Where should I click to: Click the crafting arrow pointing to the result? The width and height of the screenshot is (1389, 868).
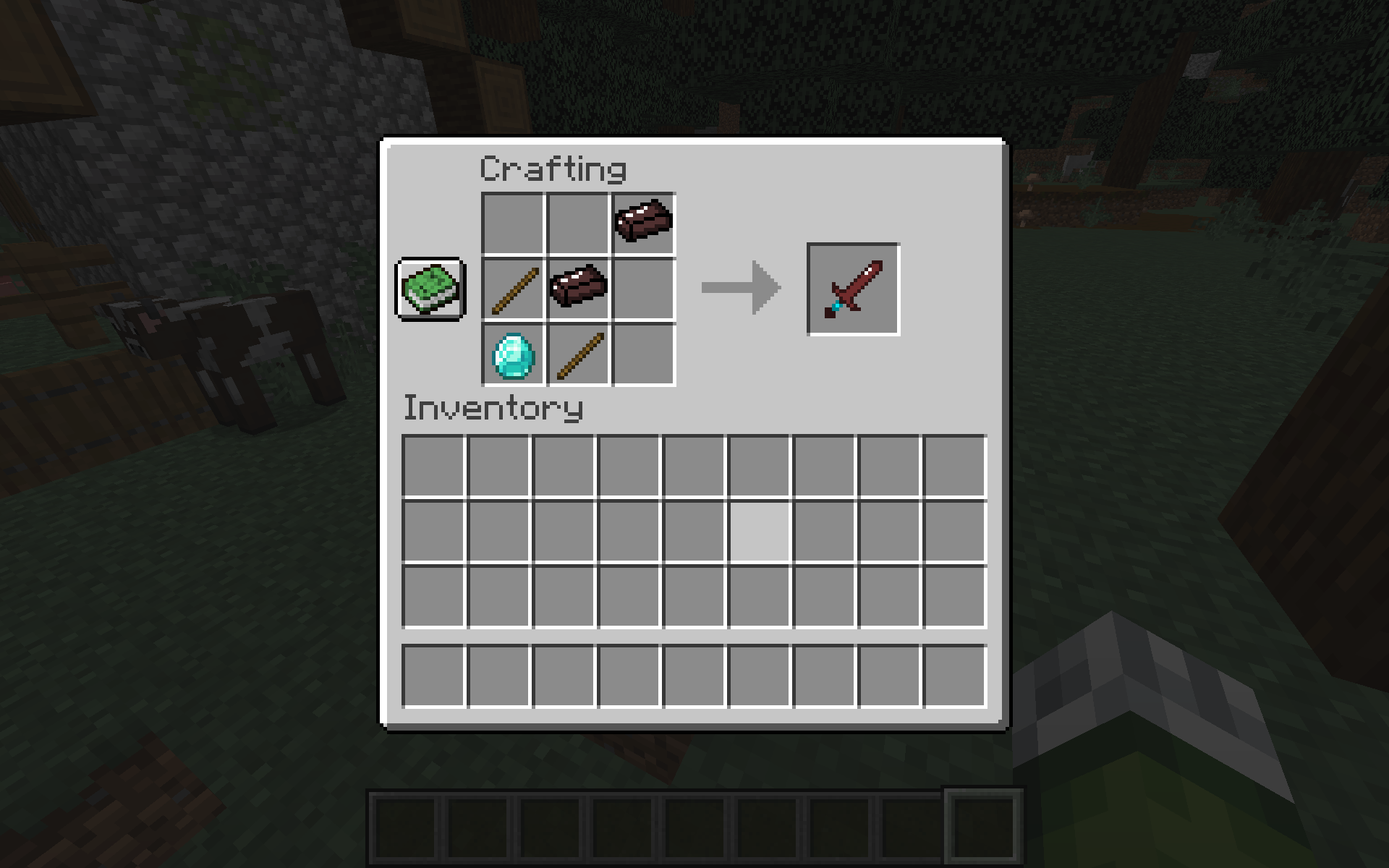coord(742,287)
